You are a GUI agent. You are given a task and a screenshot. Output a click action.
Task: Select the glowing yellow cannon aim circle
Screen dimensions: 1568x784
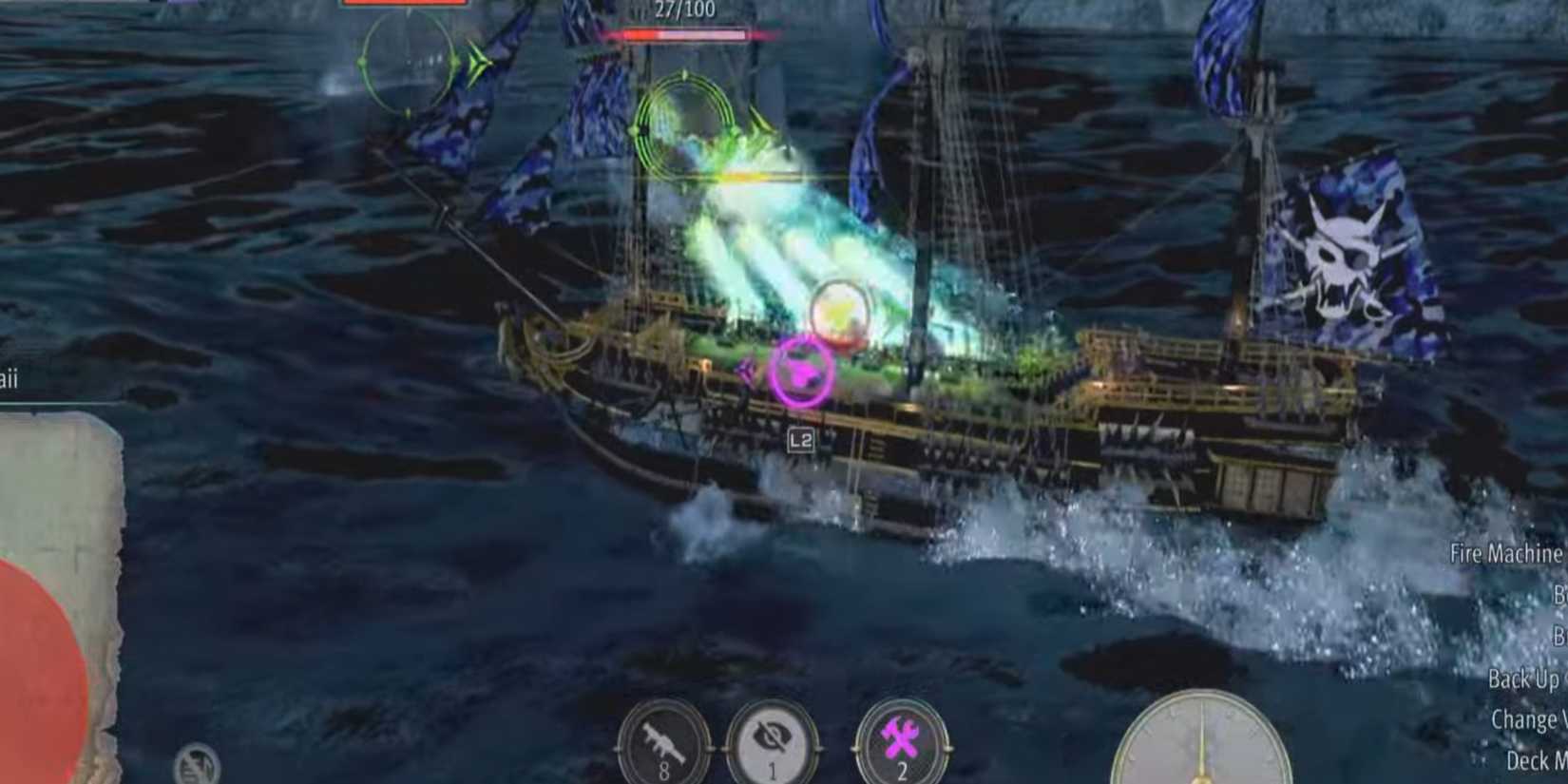coord(839,310)
